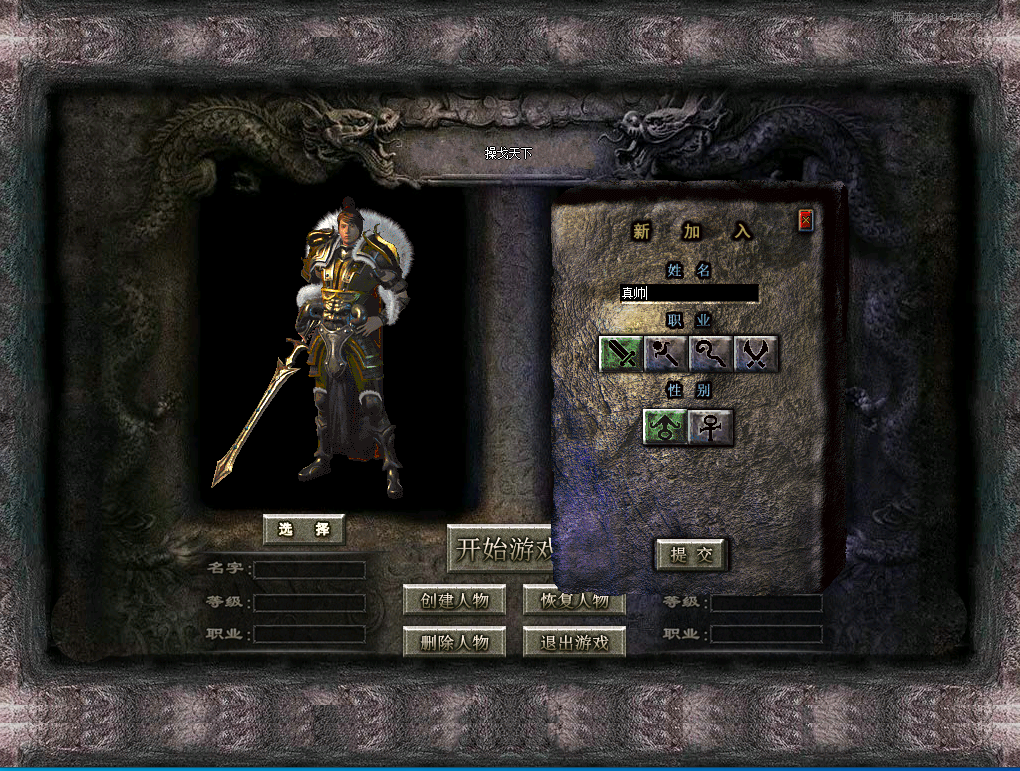Screen dimensions: 1020x771
Task: Pick the taoist hooked staff class icon
Action: pos(710,354)
